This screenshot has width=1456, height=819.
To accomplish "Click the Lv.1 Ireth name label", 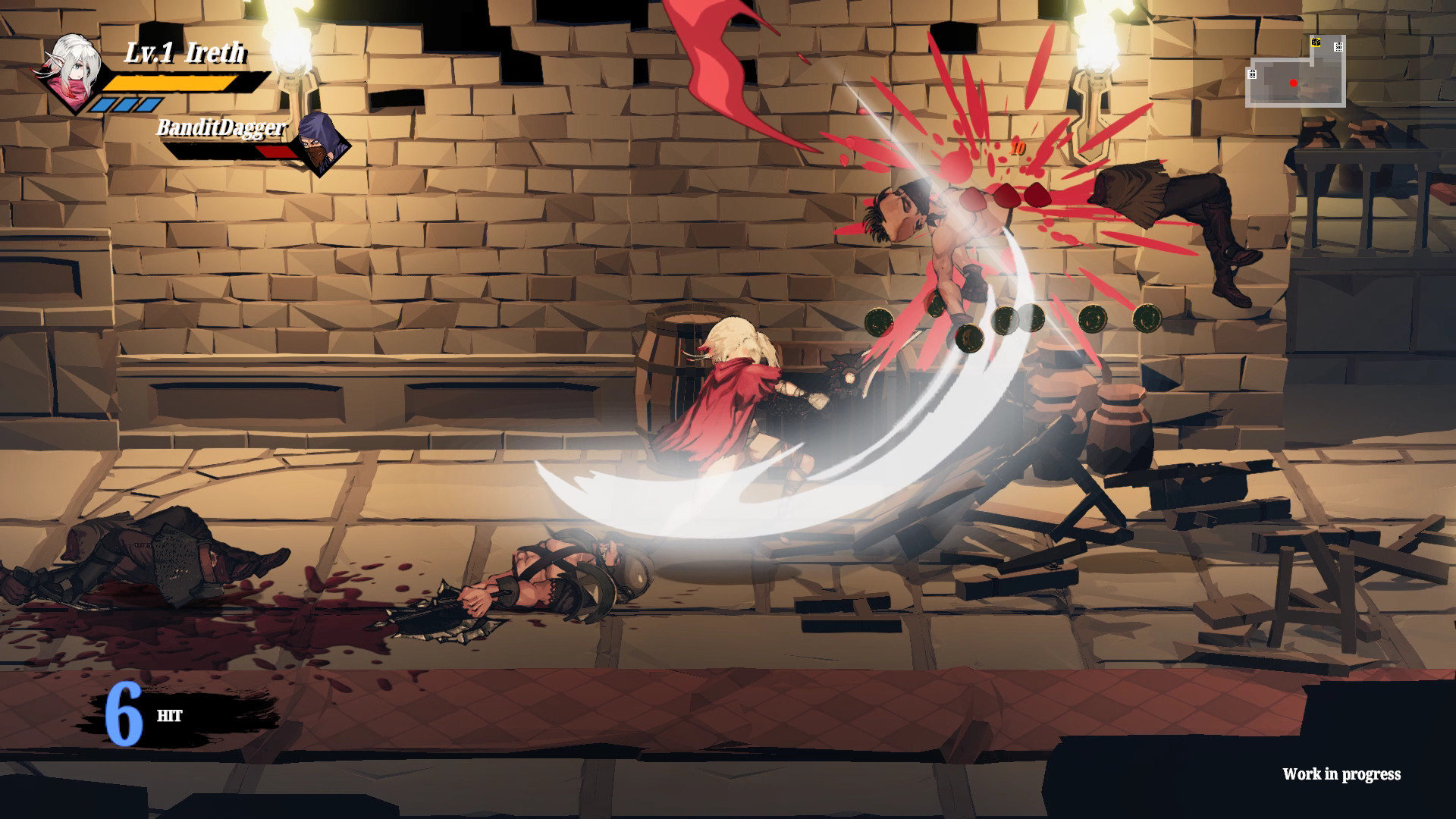I will [x=184, y=53].
